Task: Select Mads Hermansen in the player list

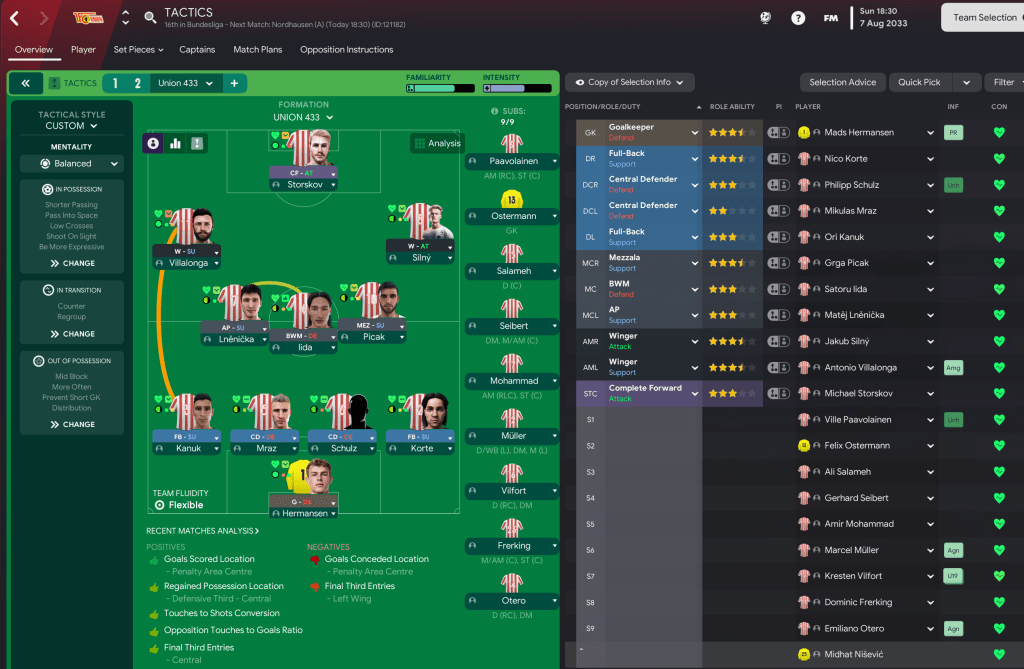Action: tap(859, 132)
